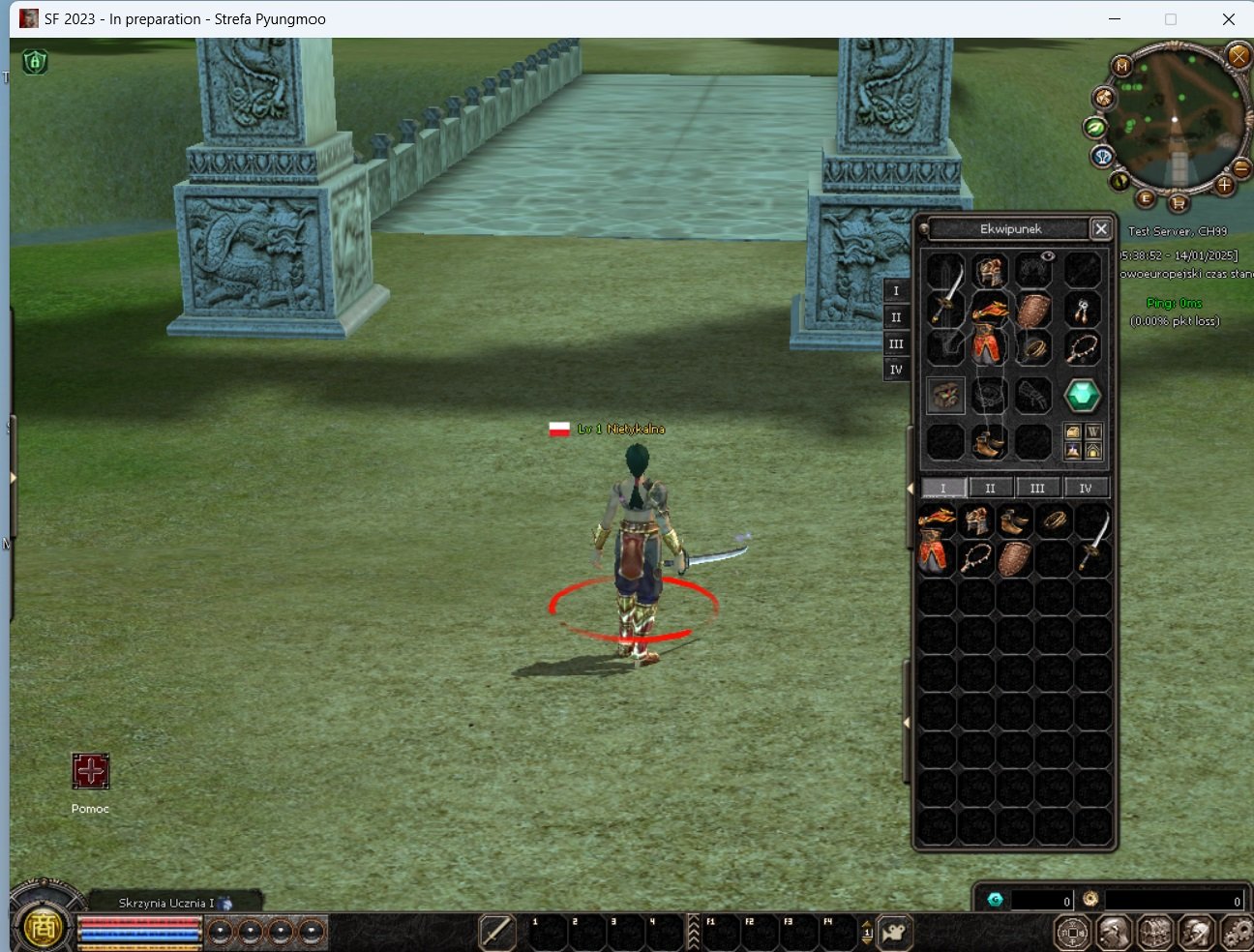The width and height of the screenshot is (1254, 952).
Task: Open the Pomoc help icon
Action: [91, 772]
